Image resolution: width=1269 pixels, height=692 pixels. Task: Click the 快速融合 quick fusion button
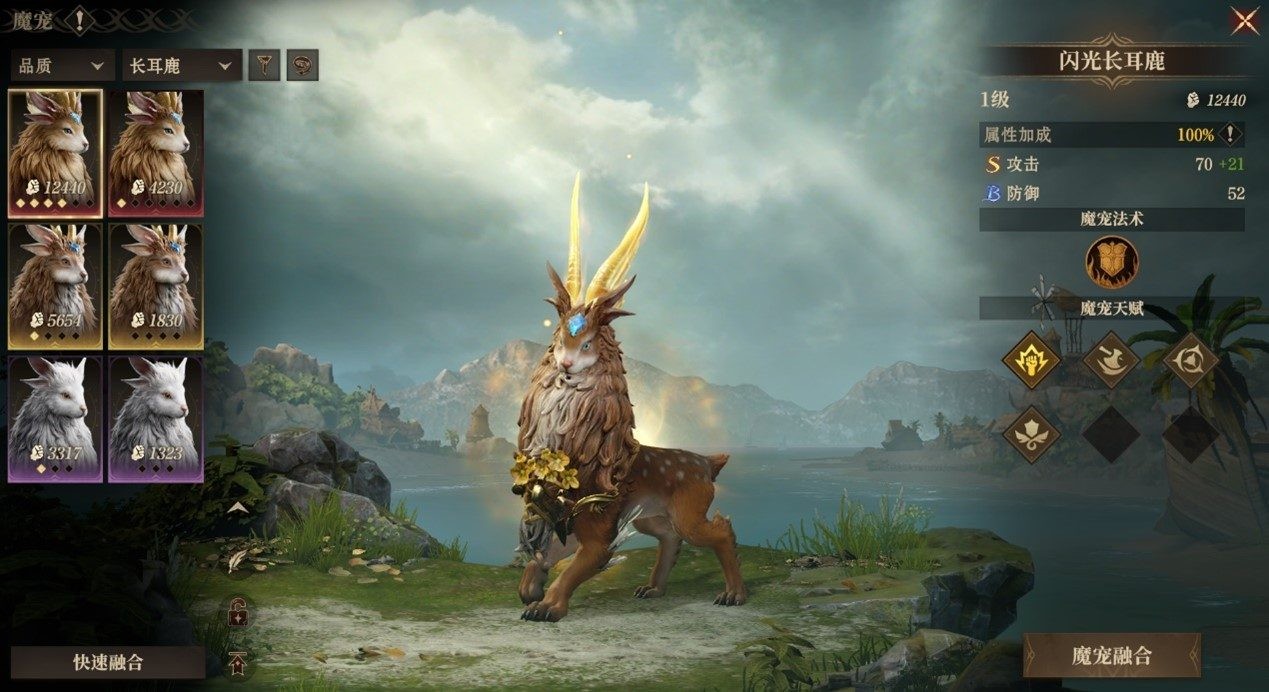click(108, 662)
